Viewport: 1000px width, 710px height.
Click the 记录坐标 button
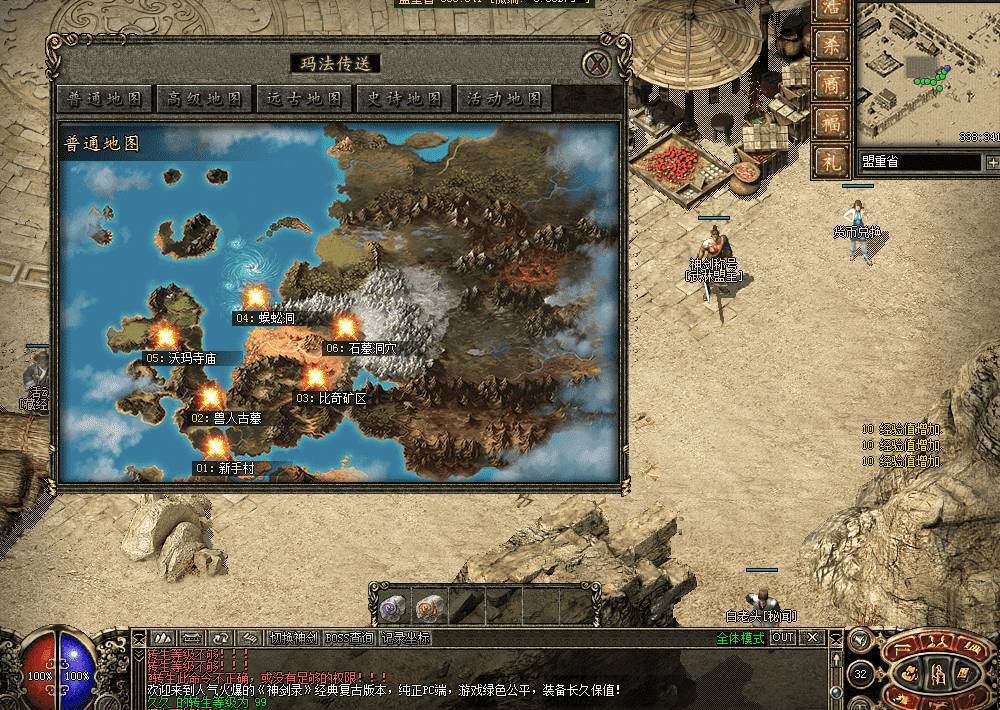[405, 638]
